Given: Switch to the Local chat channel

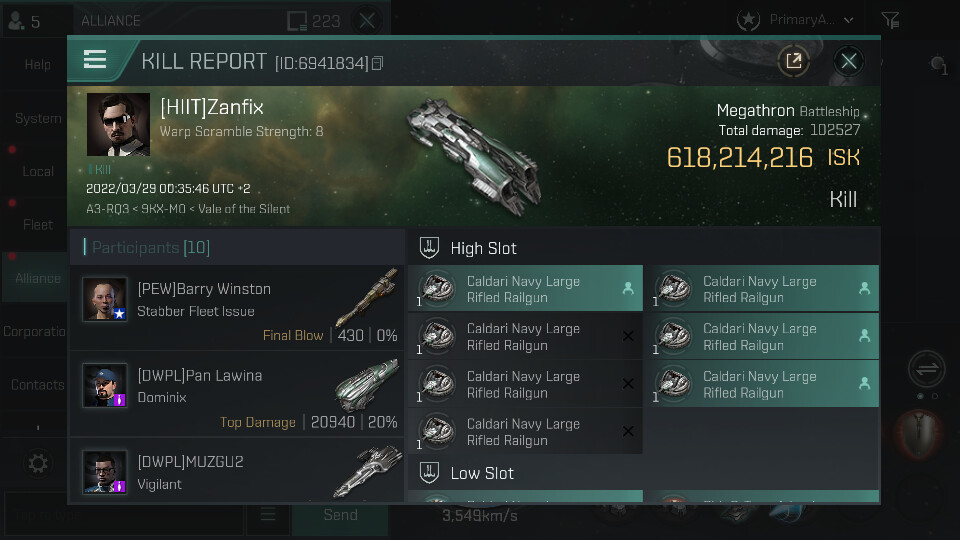Looking at the screenshot, I should click(x=37, y=171).
